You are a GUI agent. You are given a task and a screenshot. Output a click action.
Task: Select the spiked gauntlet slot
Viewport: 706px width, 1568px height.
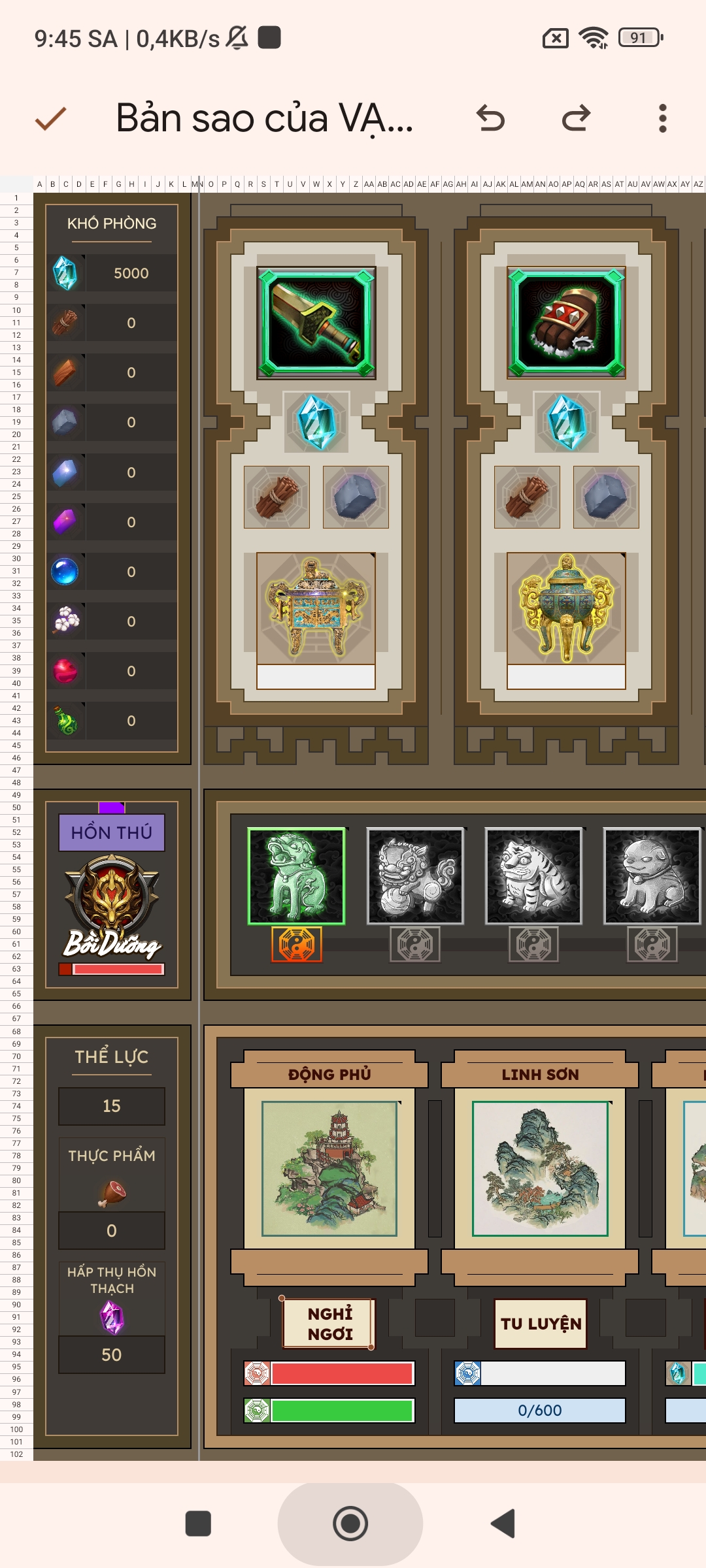coord(566,323)
